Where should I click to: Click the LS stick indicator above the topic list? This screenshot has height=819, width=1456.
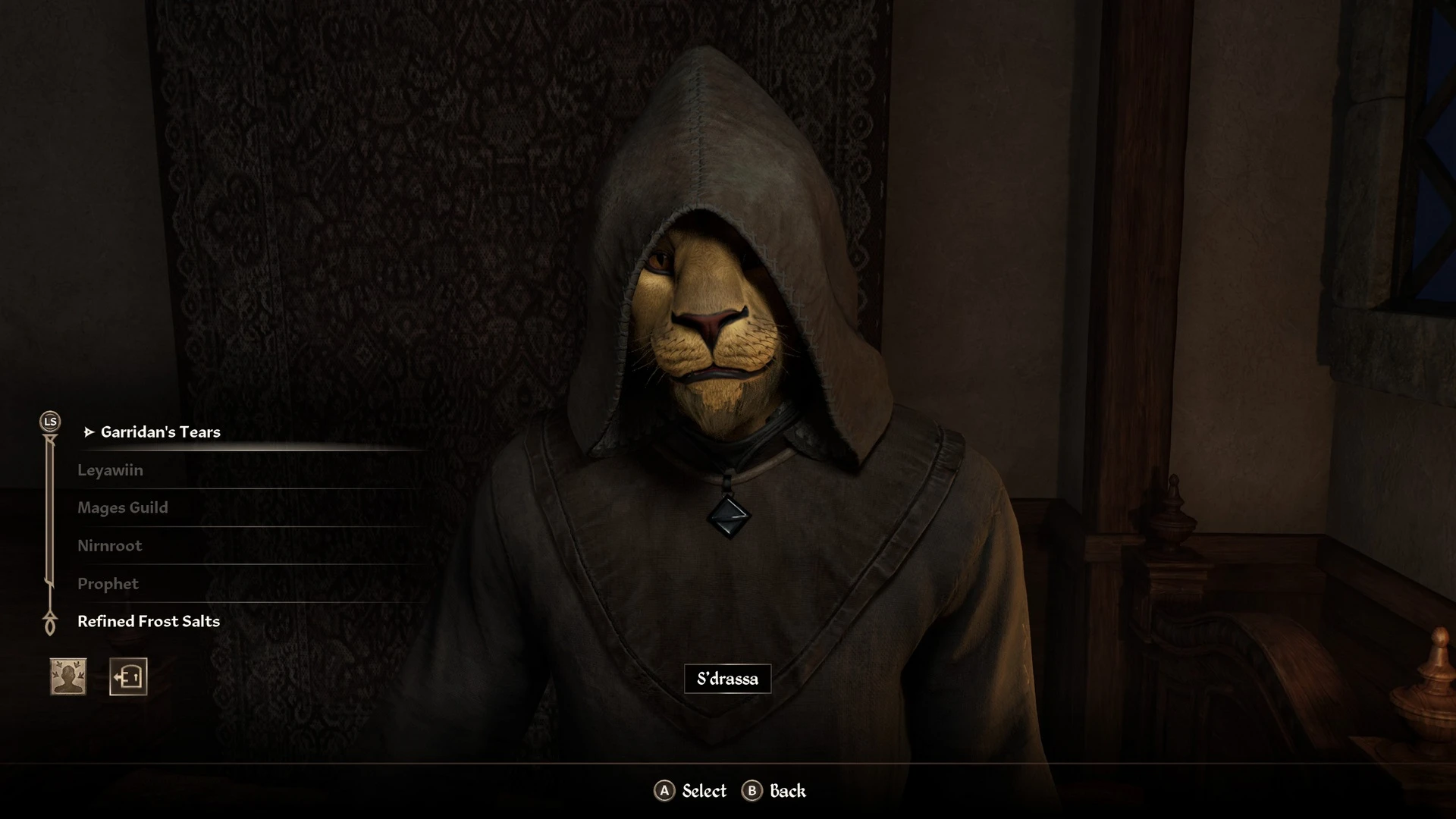point(50,420)
